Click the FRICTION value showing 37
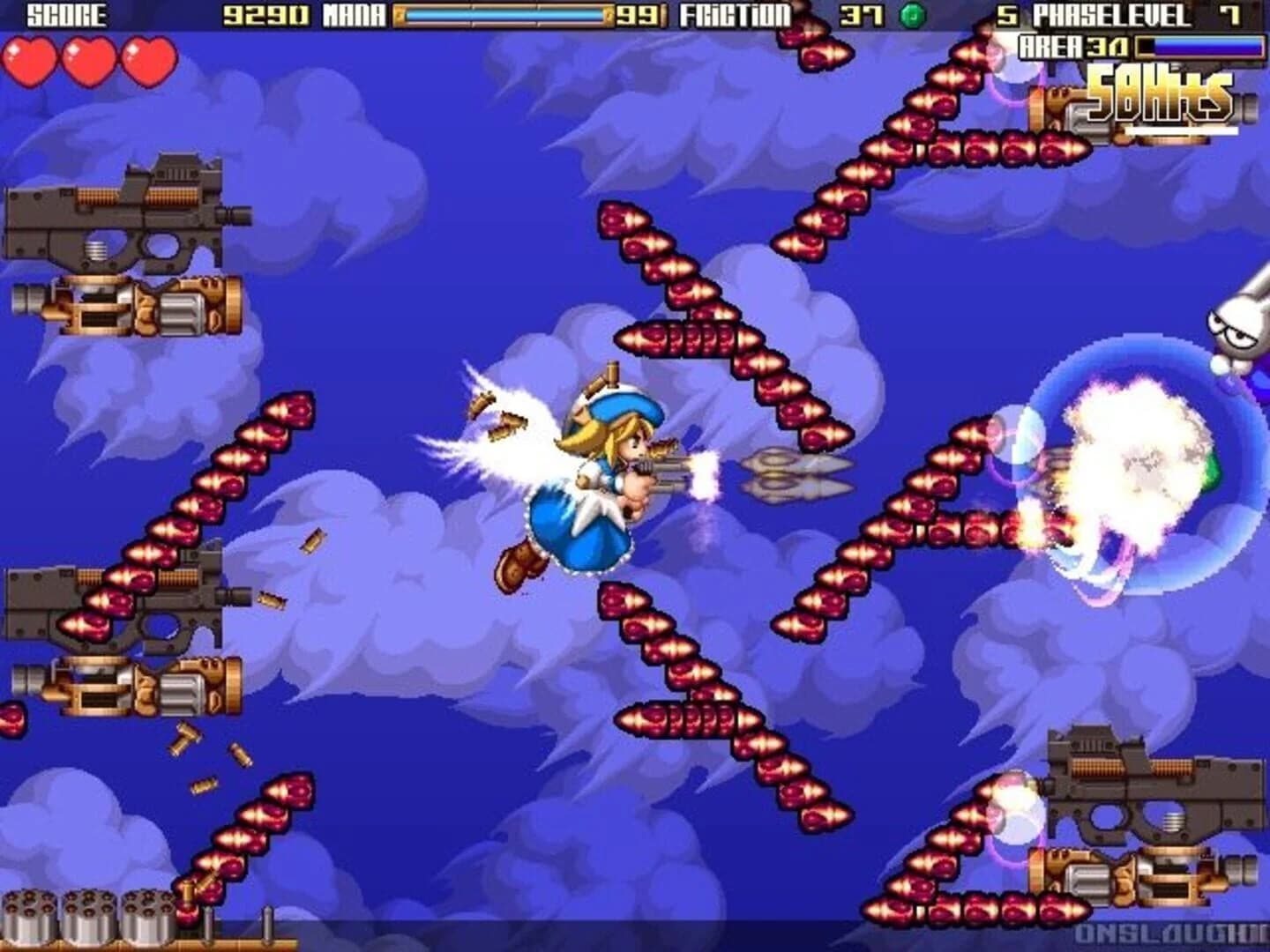 [860, 15]
